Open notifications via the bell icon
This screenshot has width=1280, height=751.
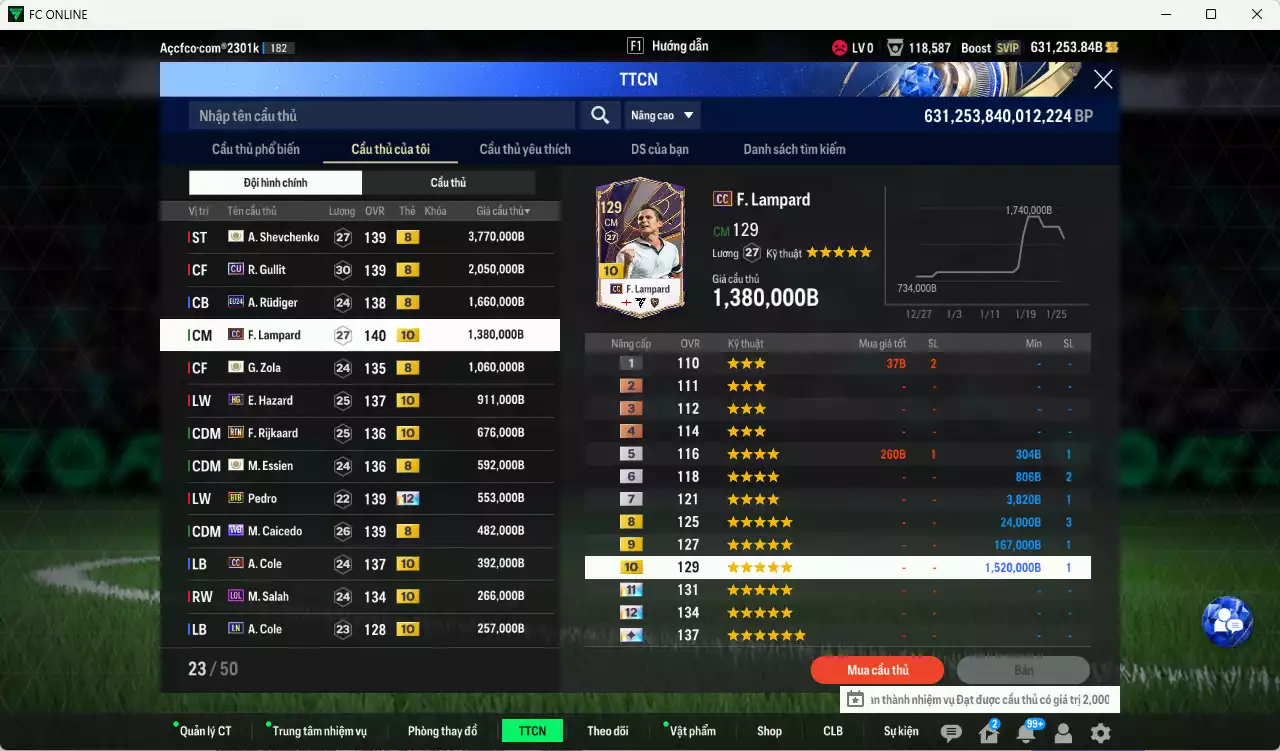coord(1026,735)
